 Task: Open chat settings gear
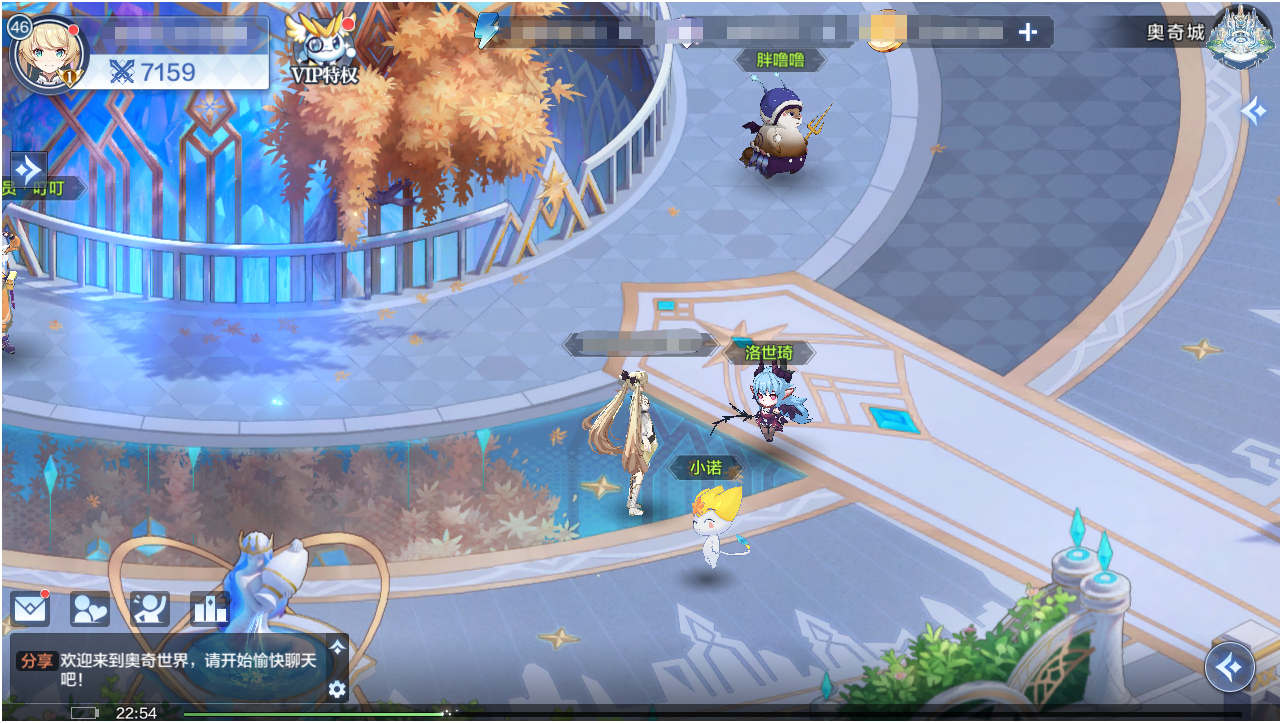pos(337,688)
